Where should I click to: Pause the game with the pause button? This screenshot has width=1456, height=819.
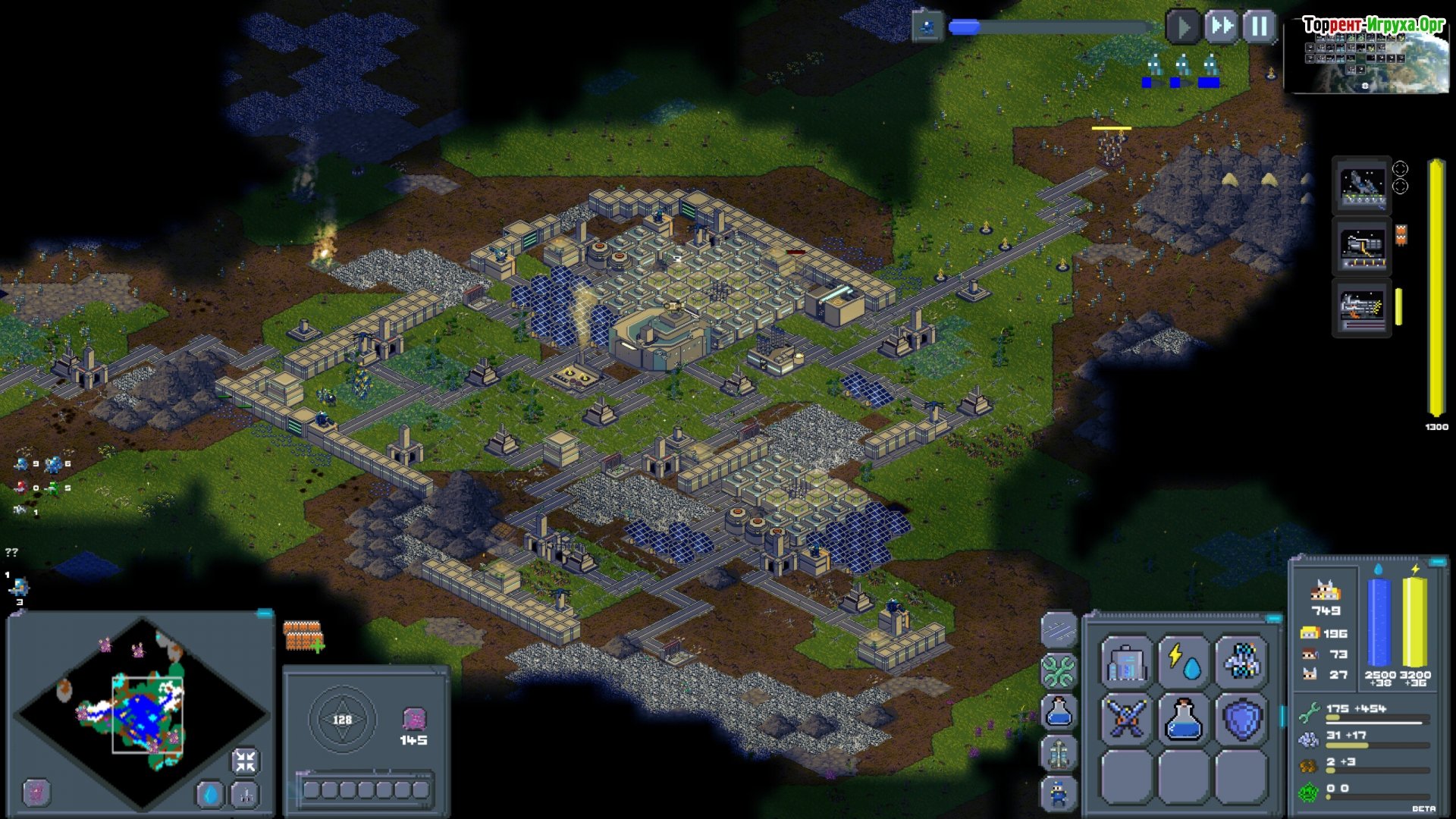click(x=1259, y=27)
